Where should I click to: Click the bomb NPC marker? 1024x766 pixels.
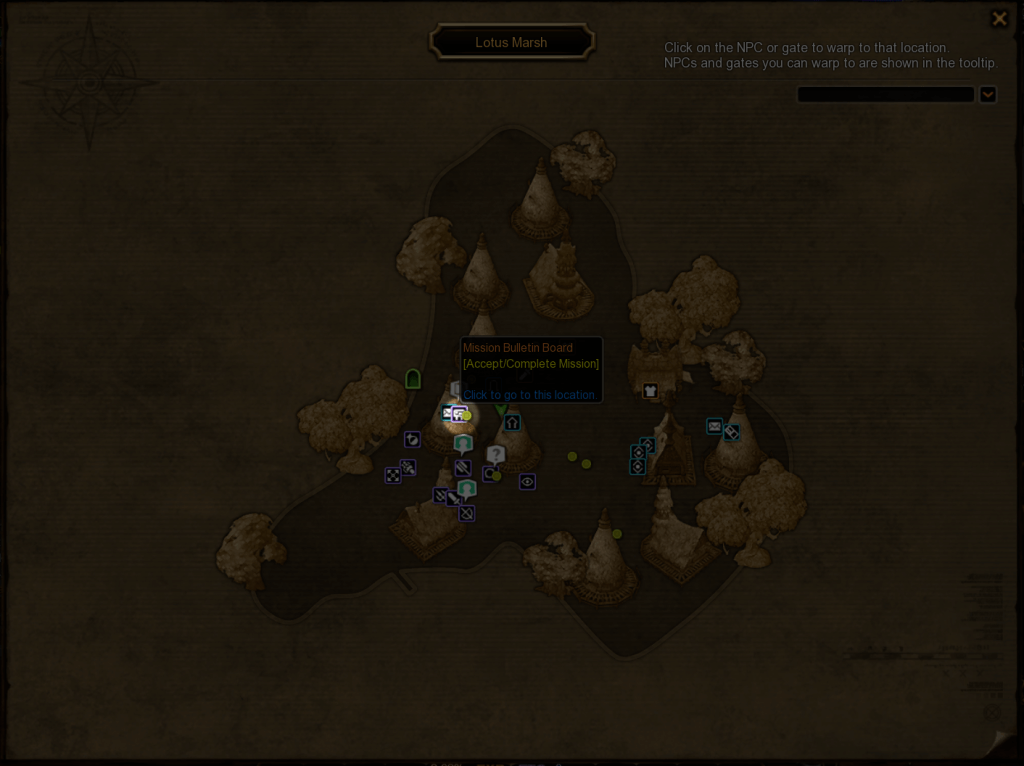point(412,439)
